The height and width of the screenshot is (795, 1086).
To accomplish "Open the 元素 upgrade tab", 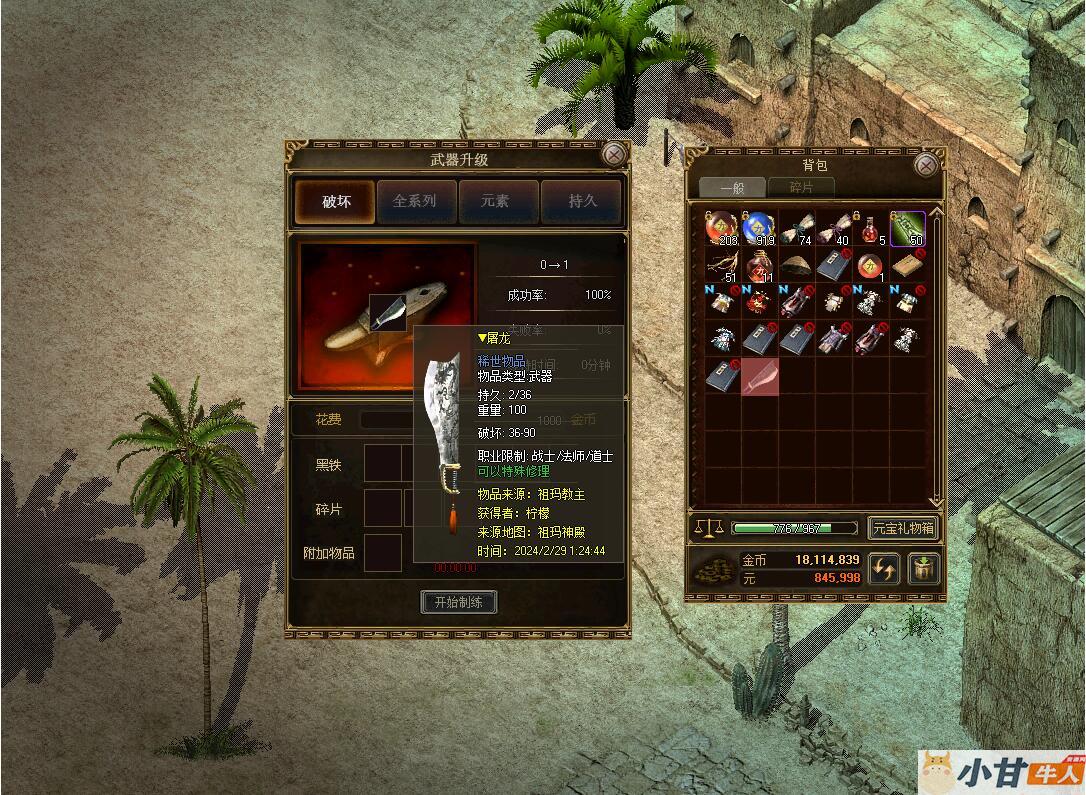I will [x=496, y=201].
